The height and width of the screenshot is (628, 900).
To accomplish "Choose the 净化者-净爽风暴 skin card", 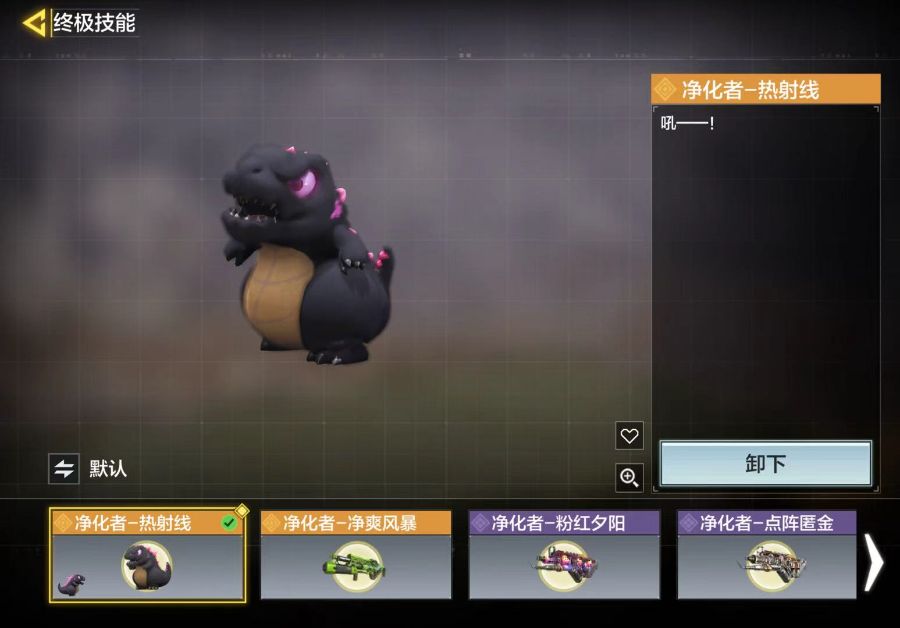I will [x=356, y=555].
